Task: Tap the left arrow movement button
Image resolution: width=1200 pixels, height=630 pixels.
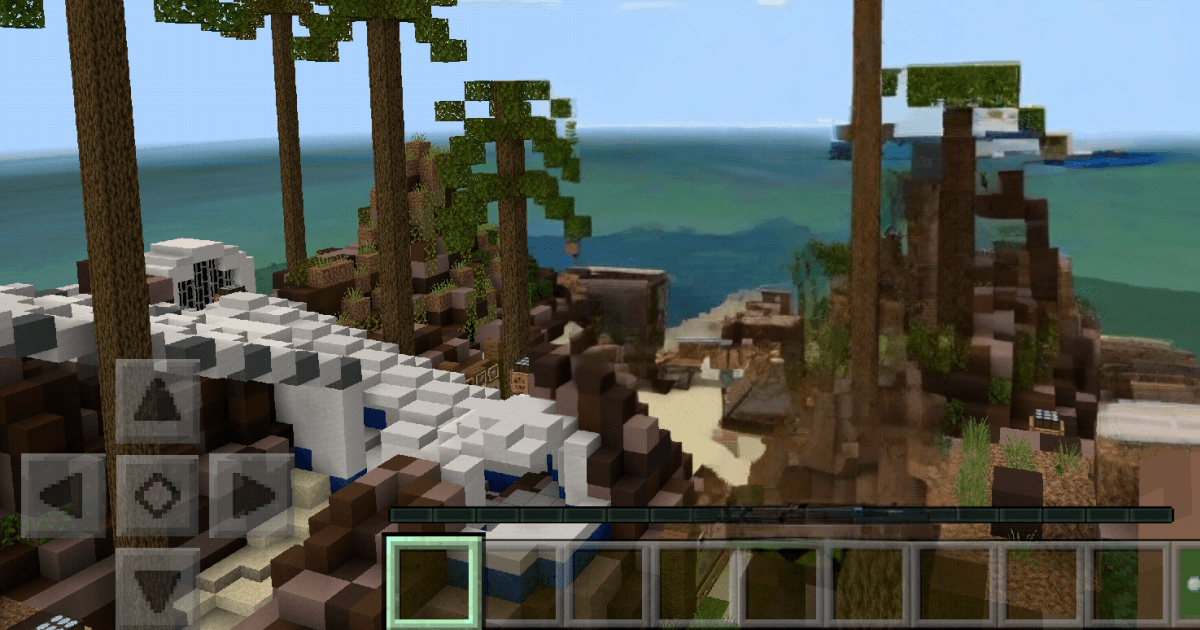Action: pyautogui.click(x=62, y=495)
